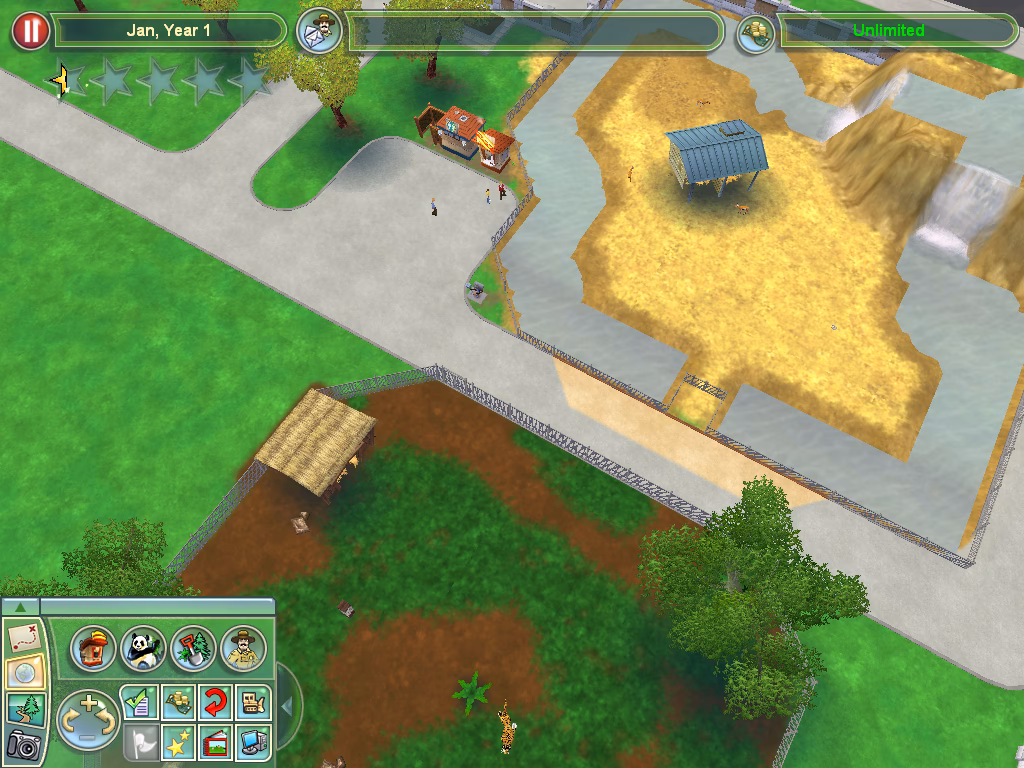Viewport: 1024px width, 768px height.
Task: Select the bulldozer demolish tool
Action: point(253,702)
